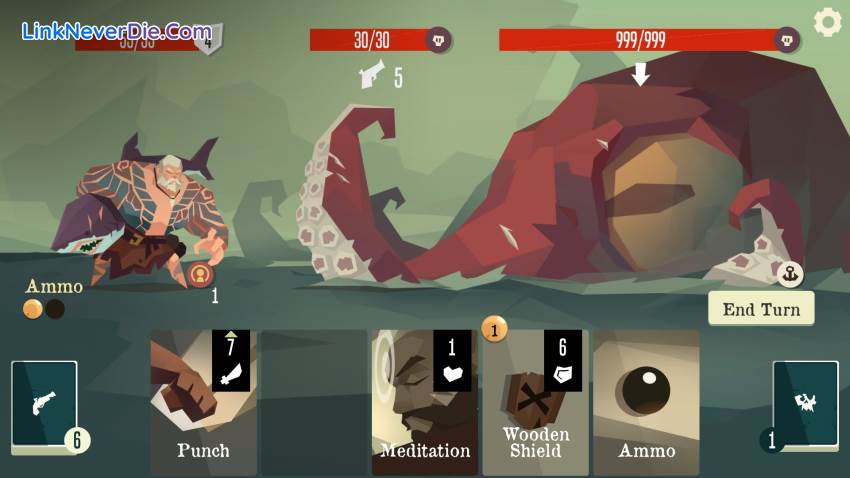Pick the Ammo card from hand
Viewport: 850px width, 478px height.
646,402
